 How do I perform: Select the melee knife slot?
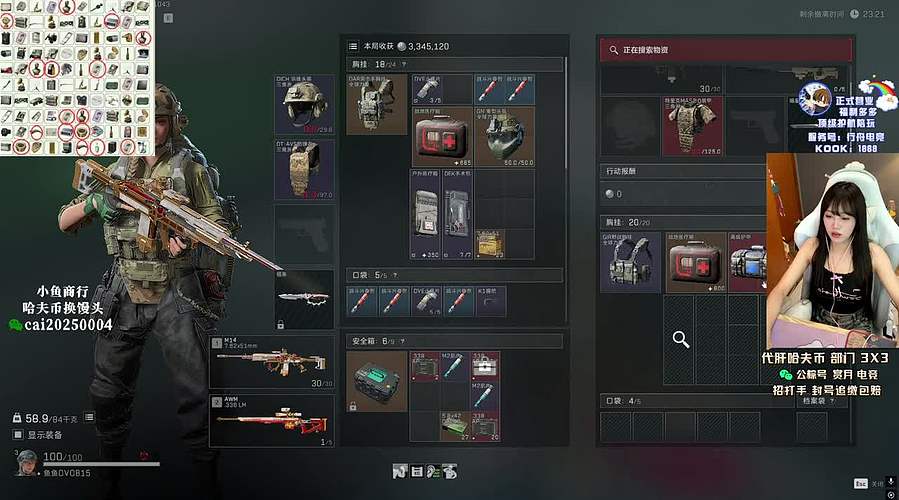(x=304, y=299)
